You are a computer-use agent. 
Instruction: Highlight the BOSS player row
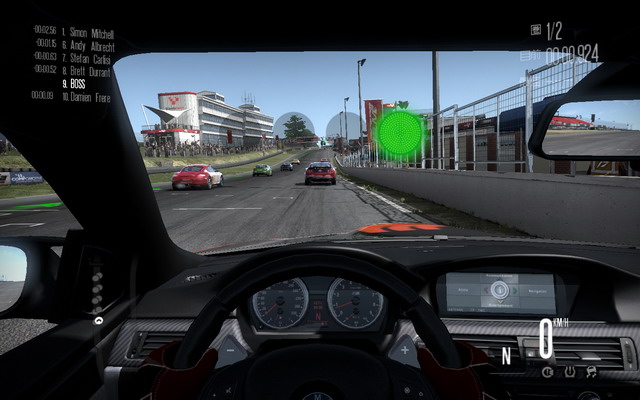tap(78, 83)
